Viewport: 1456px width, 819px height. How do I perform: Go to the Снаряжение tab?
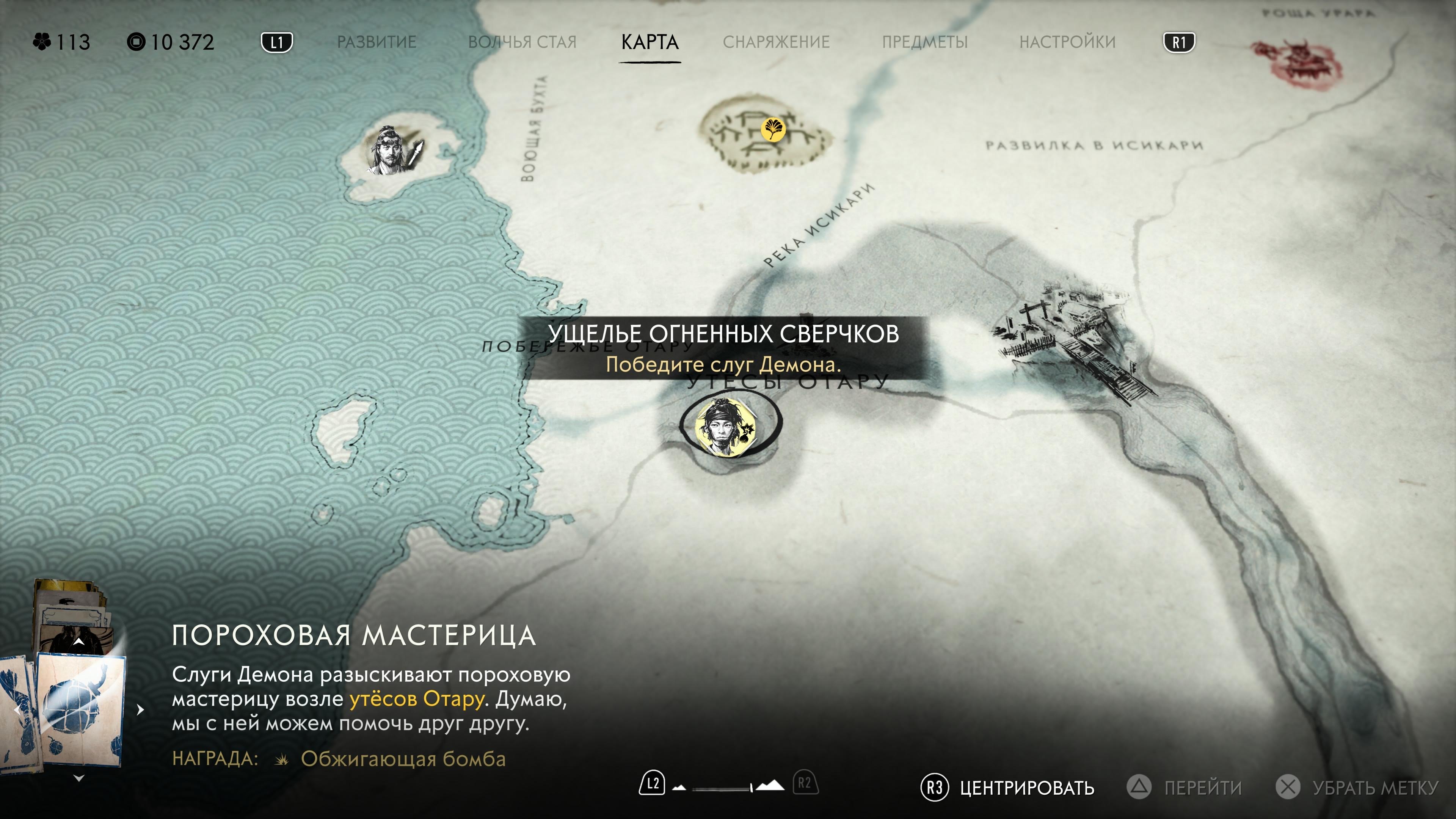coord(776,42)
